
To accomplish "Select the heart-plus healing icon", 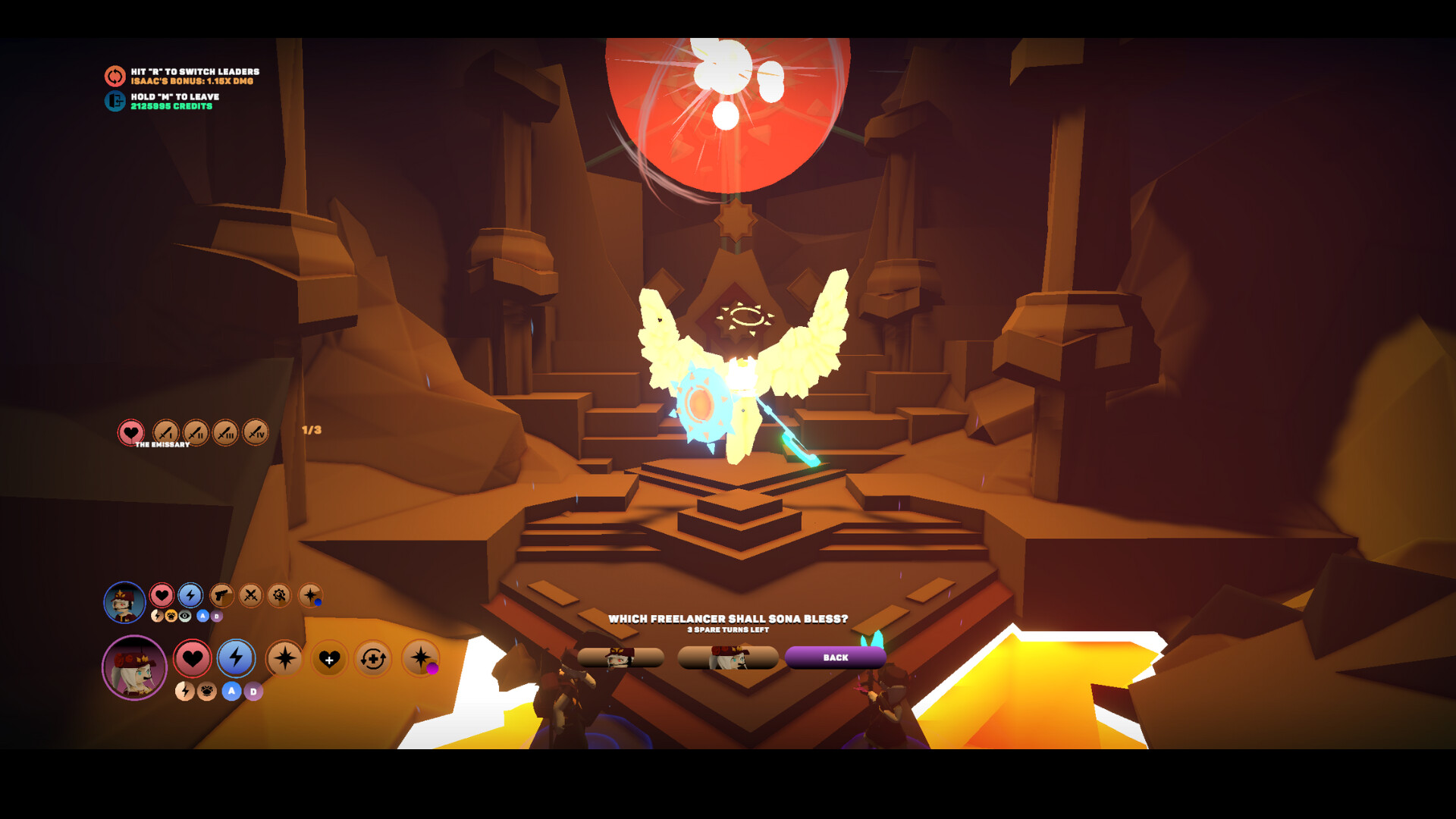I will 329,660.
